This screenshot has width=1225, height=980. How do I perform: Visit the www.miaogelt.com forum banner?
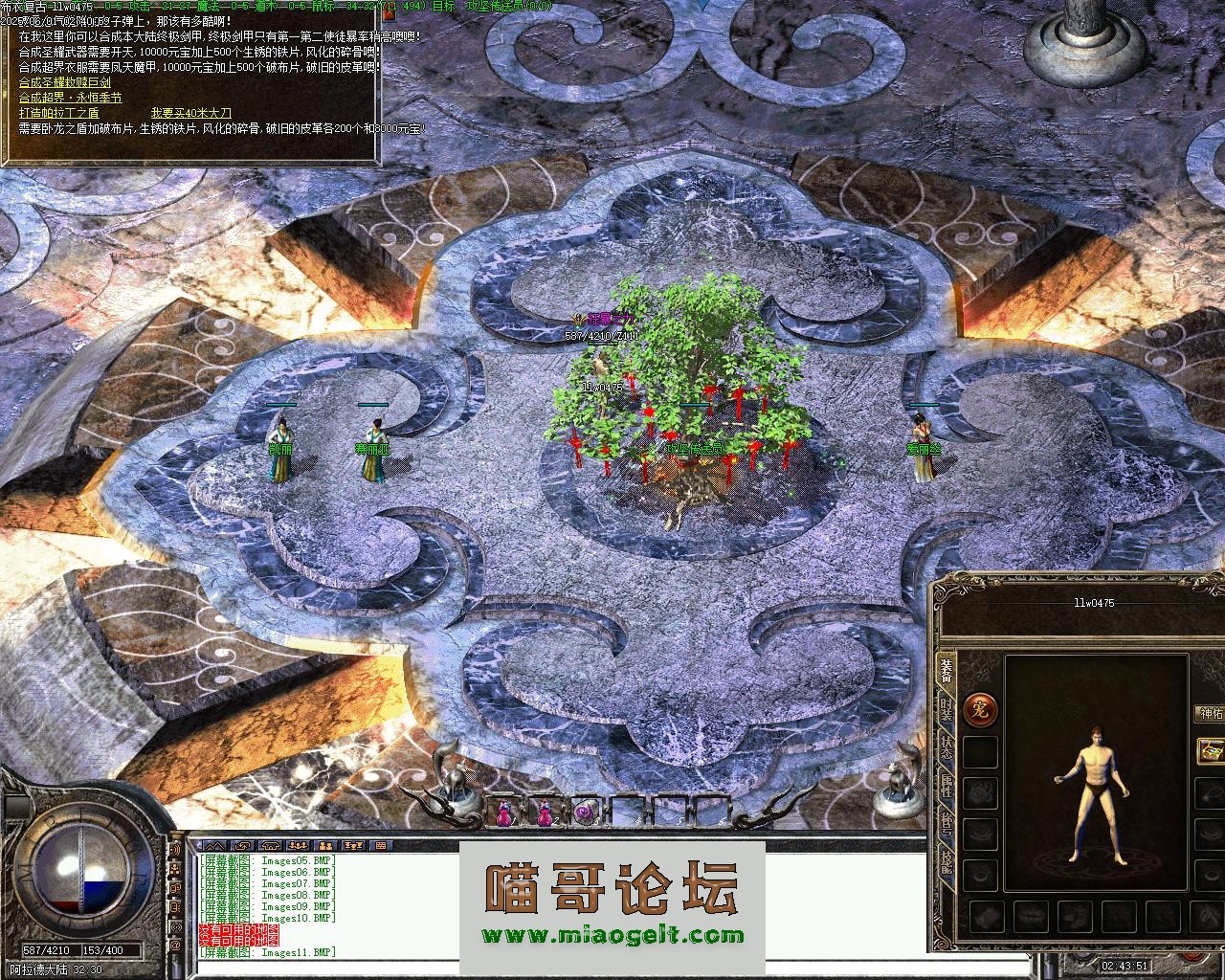click(612, 936)
